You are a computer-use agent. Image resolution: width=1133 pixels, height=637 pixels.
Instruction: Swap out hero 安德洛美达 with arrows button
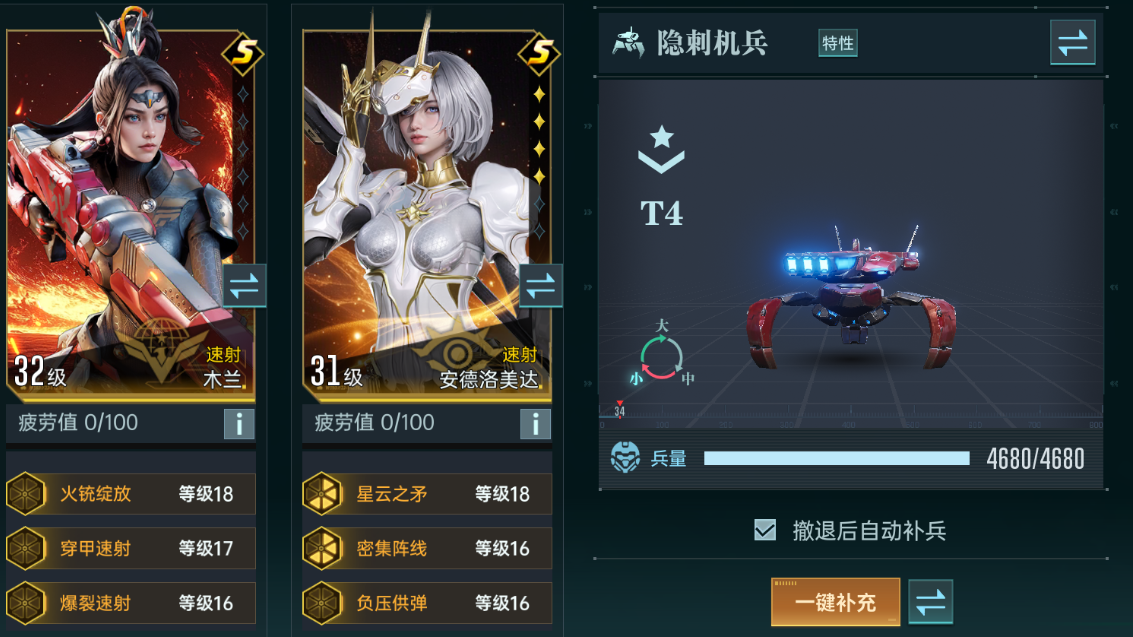click(x=540, y=287)
